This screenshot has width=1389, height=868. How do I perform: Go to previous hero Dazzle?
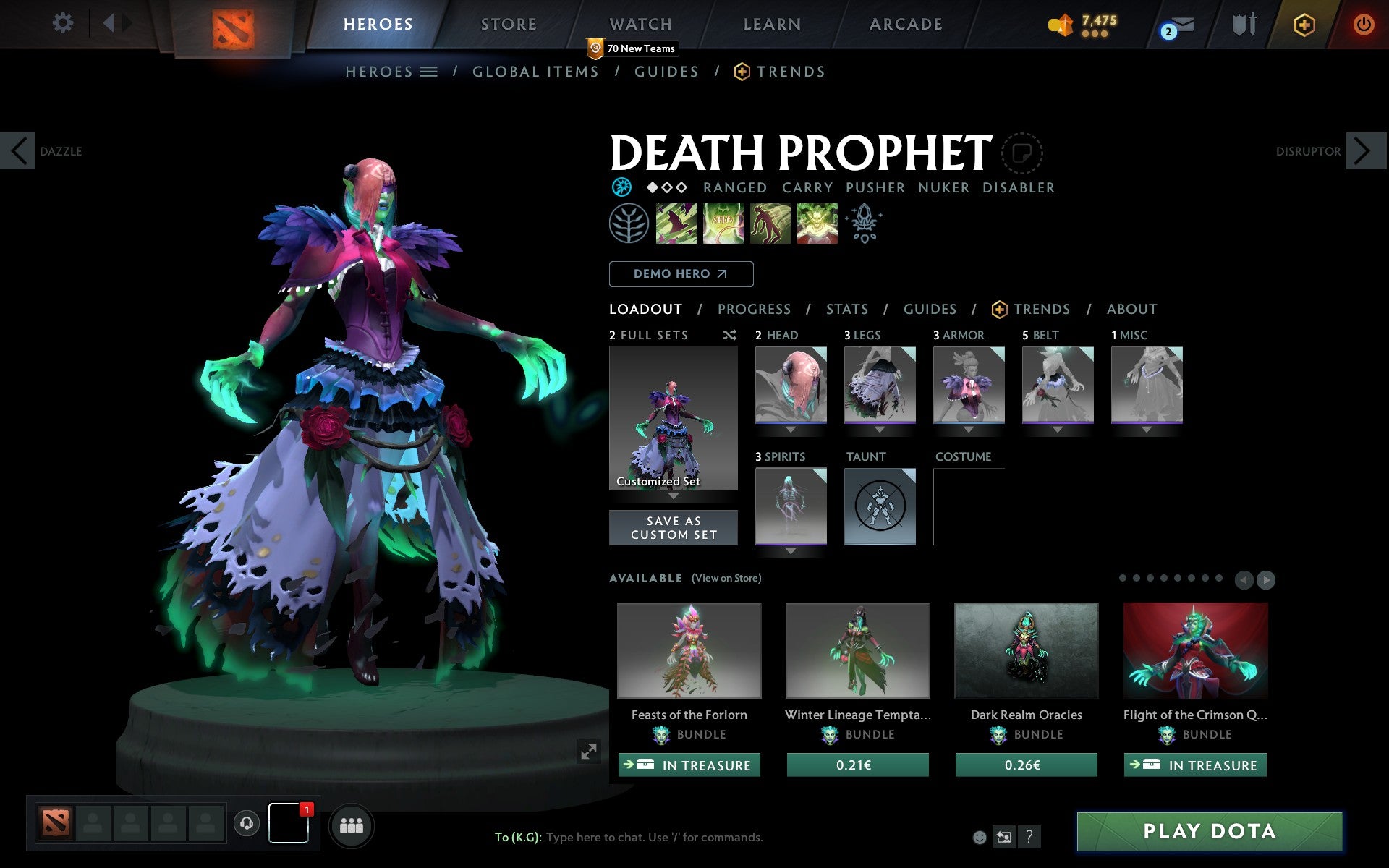pos(19,151)
